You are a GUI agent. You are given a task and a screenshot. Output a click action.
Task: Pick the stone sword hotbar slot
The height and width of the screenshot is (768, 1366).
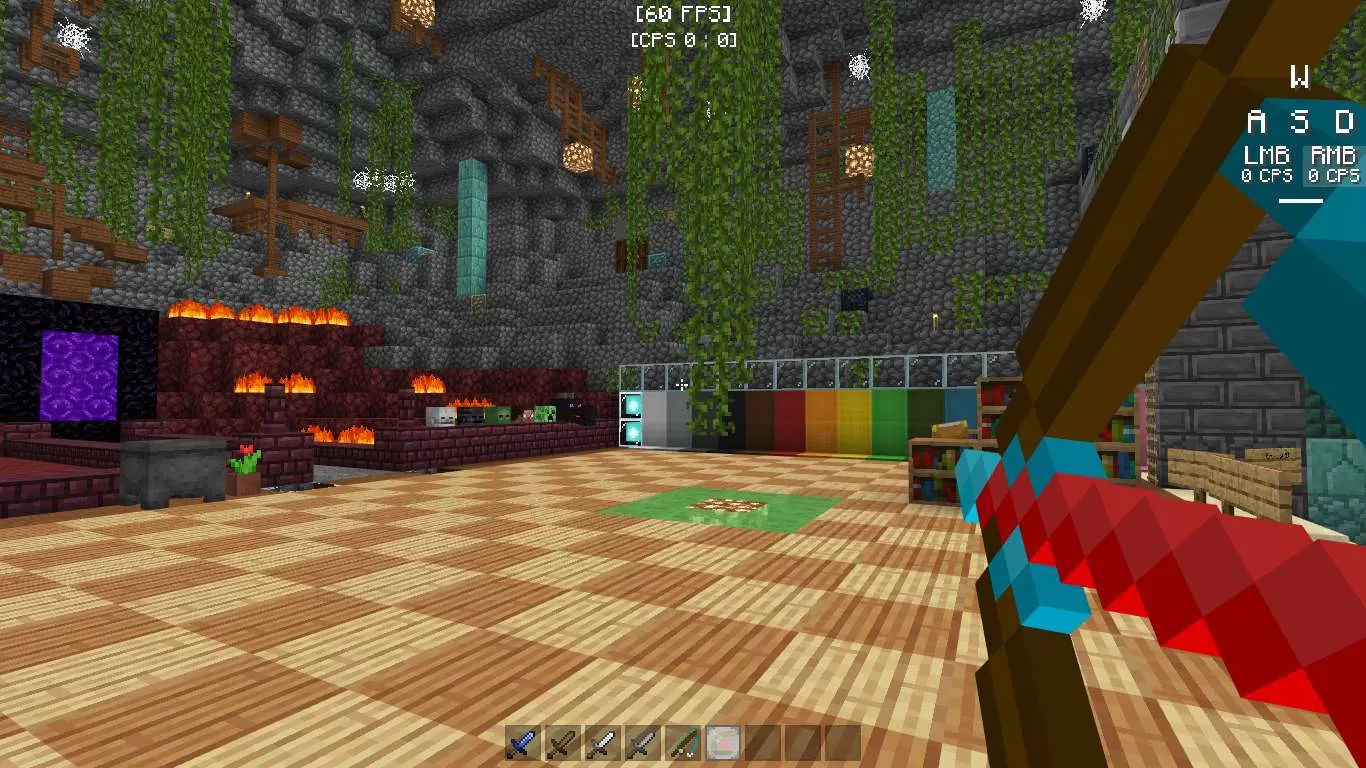[642, 744]
